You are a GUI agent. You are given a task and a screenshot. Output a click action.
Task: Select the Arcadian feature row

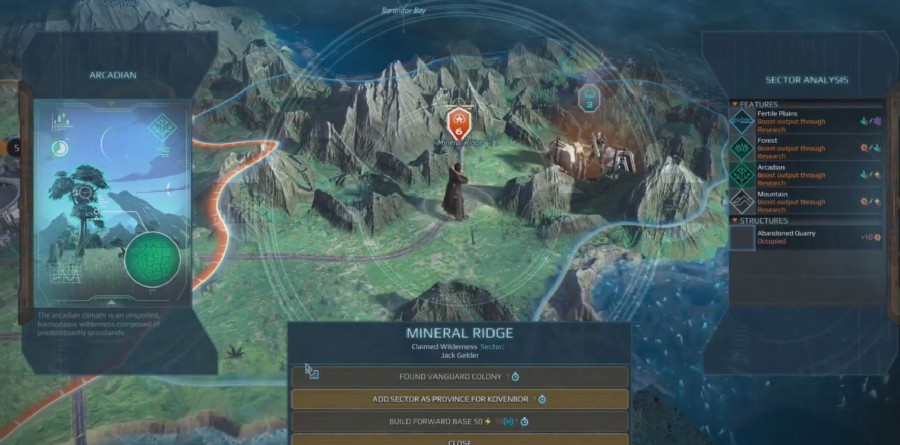[806, 175]
